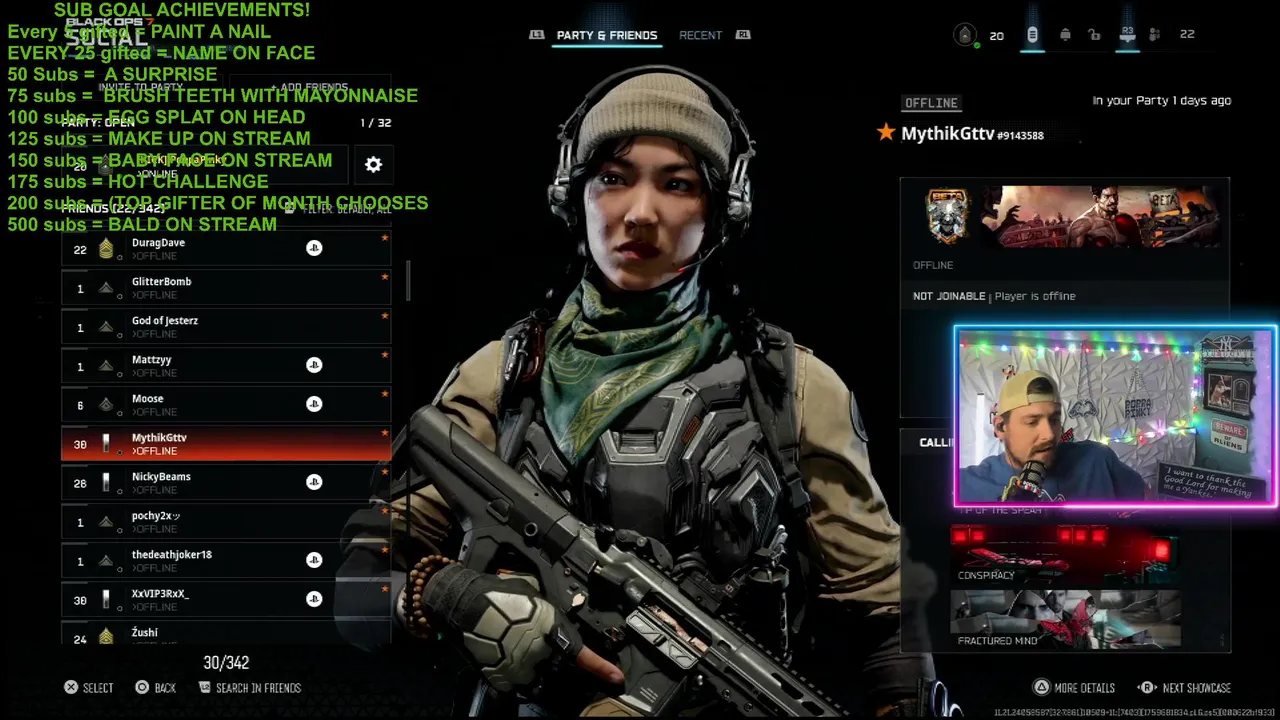1280x720 pixels.
Task: Choose Mattzyy in the friends list
Action: pos(225,366)
